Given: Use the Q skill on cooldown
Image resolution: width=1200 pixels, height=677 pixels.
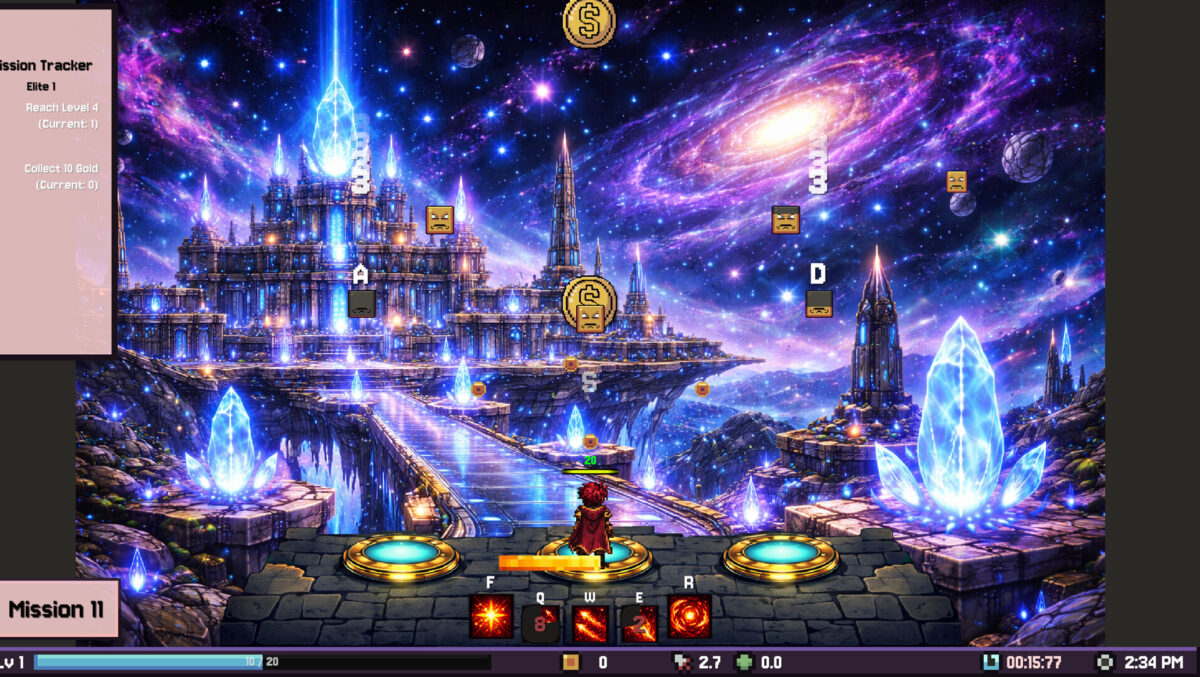Looking at the screenshot, I should coord(541,624).
